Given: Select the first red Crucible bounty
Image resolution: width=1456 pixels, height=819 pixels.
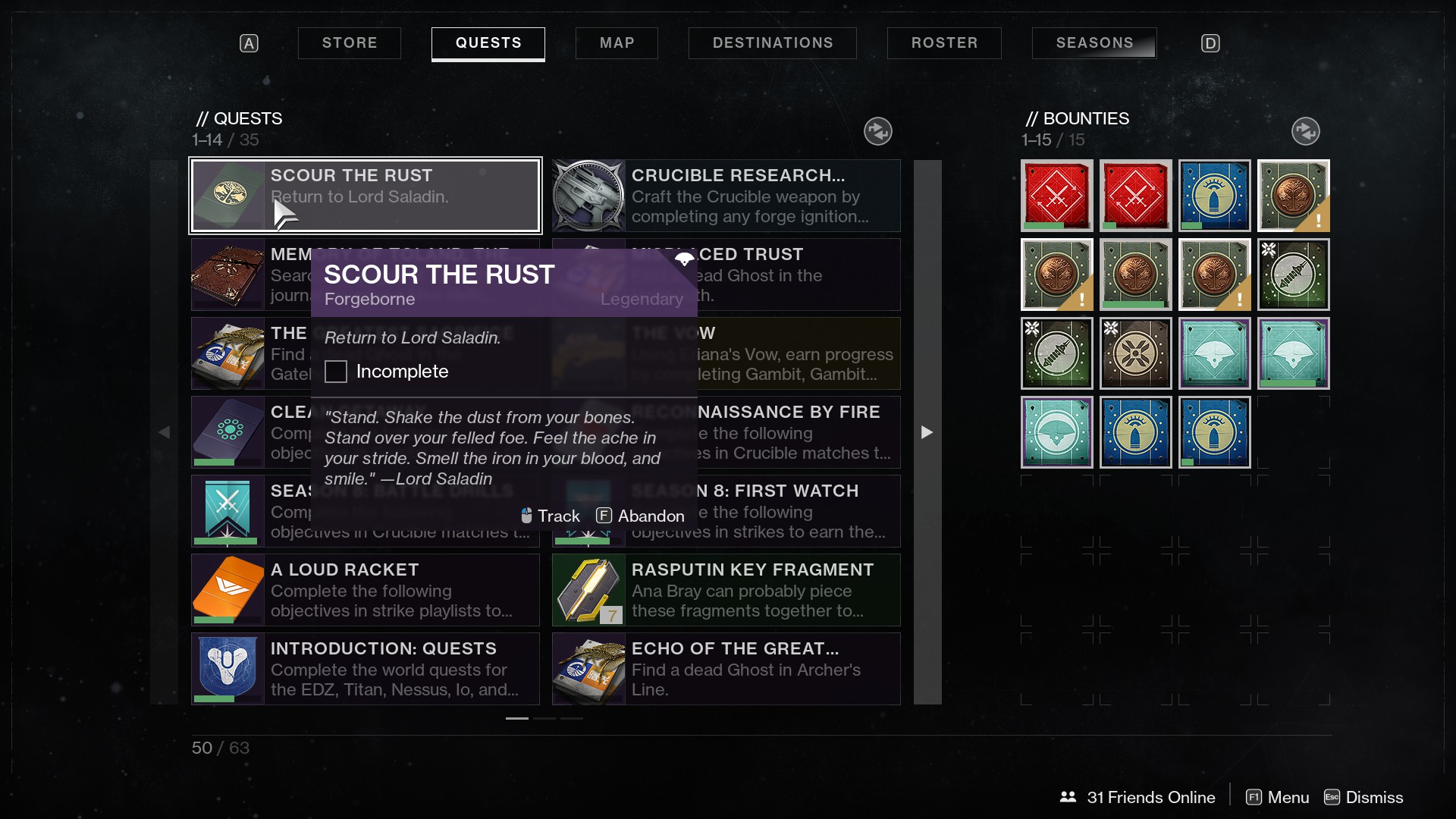Looking at the screenshot, I should (1056, 196).
